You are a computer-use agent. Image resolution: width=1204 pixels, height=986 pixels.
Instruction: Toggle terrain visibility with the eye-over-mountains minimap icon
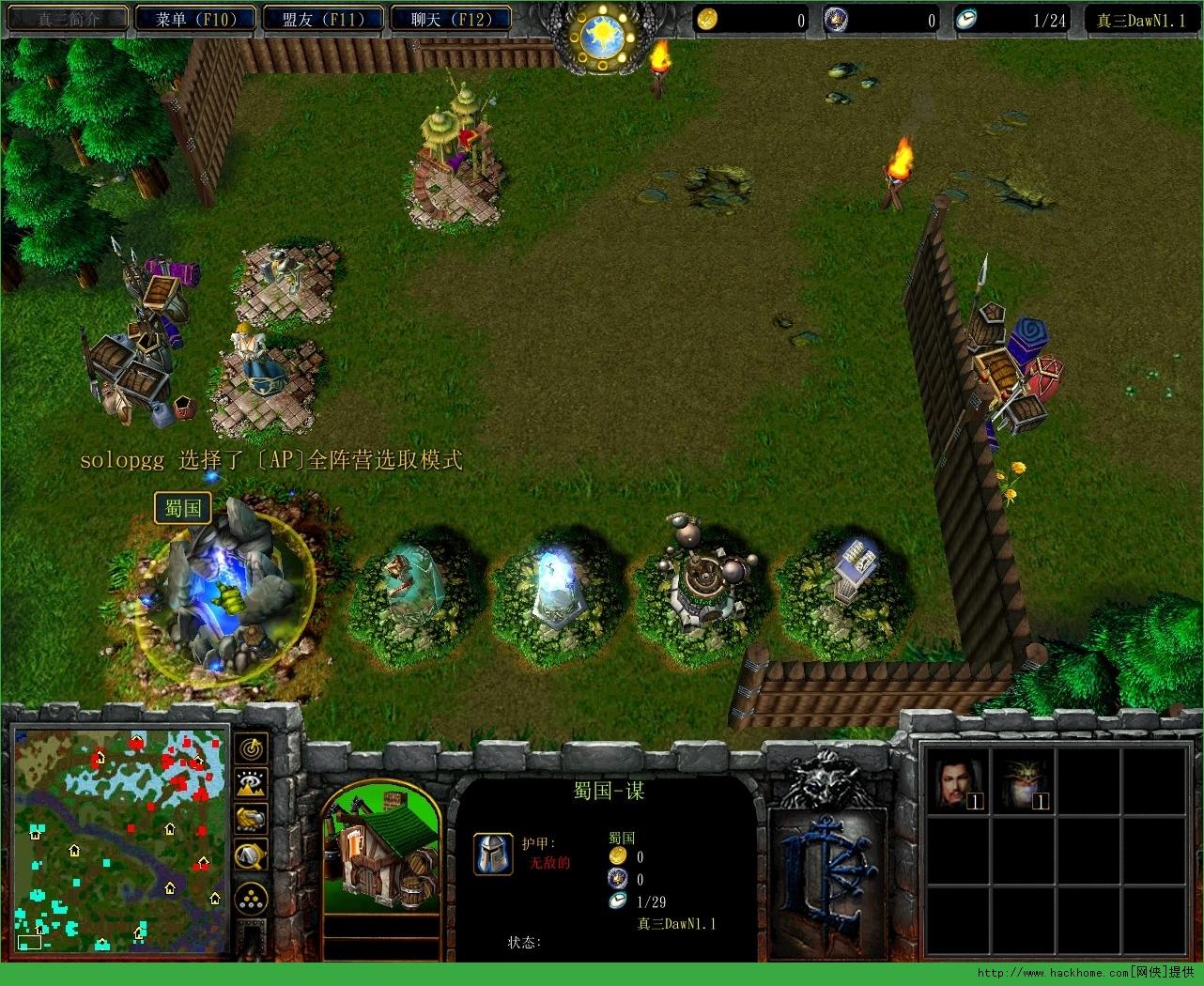[x=250, y=782]
